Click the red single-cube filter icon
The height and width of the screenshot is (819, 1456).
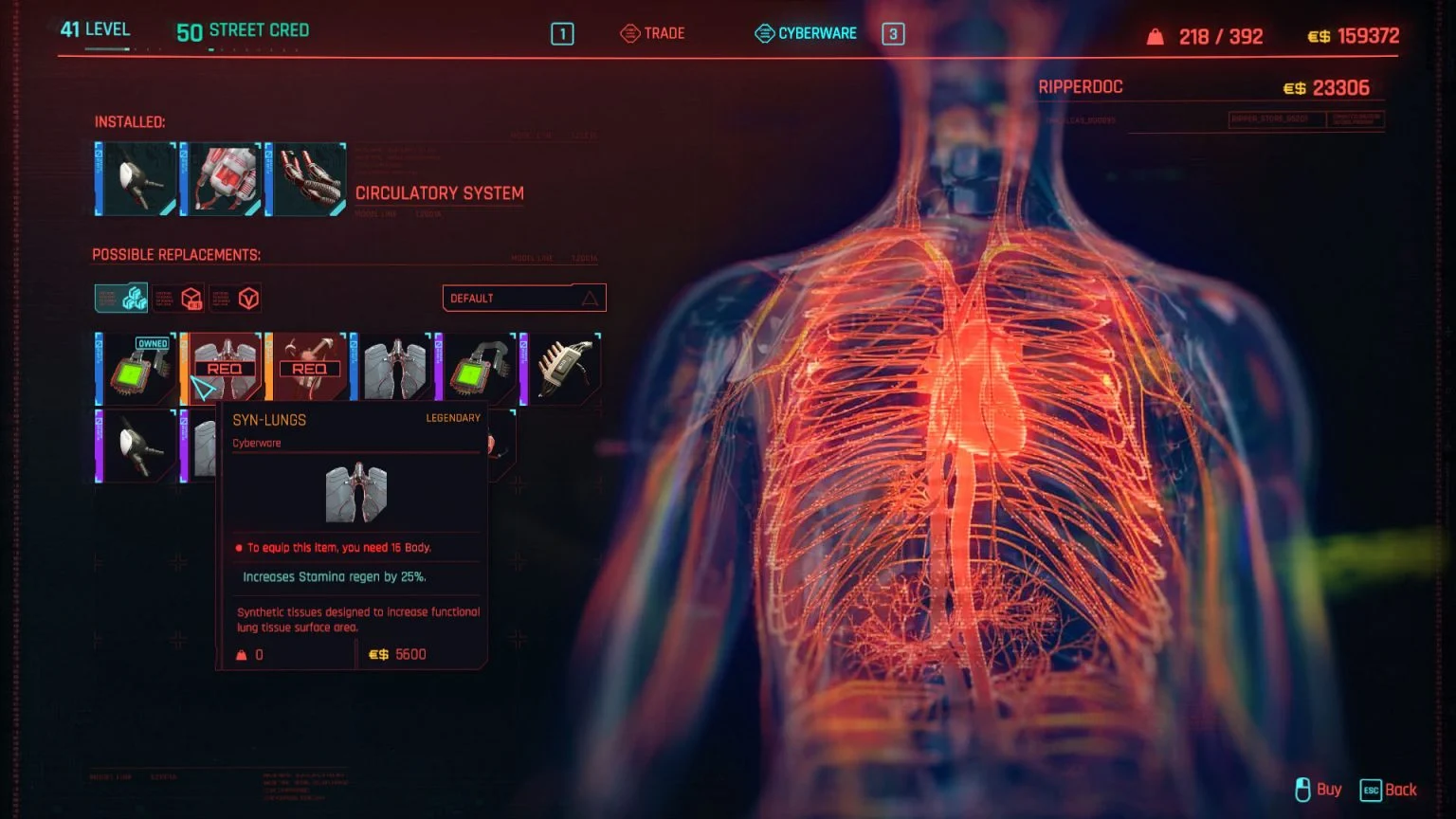[191, 298]
